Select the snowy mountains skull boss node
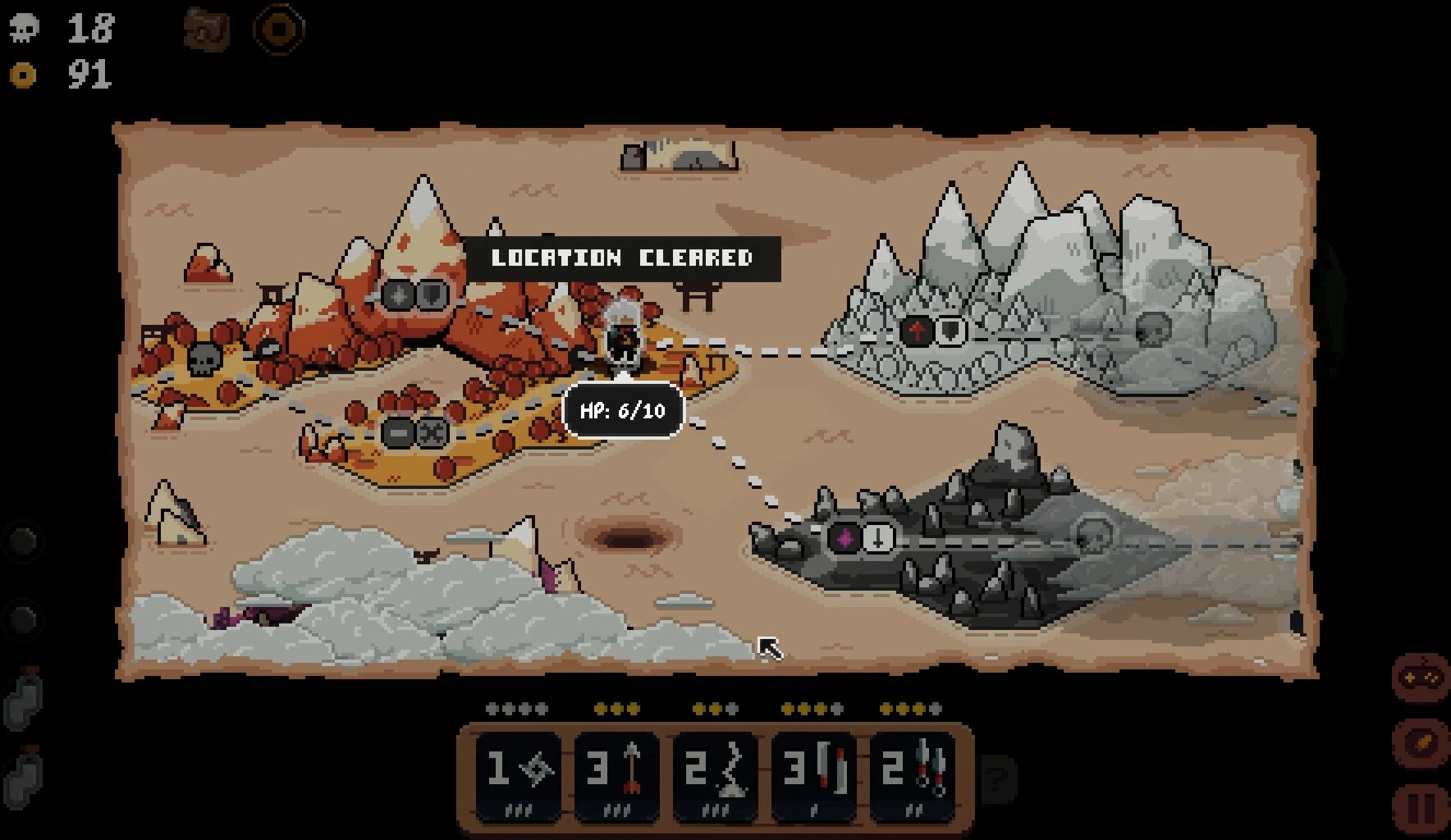This screenshot has width=1451, height=840. tap(1152, 328)
